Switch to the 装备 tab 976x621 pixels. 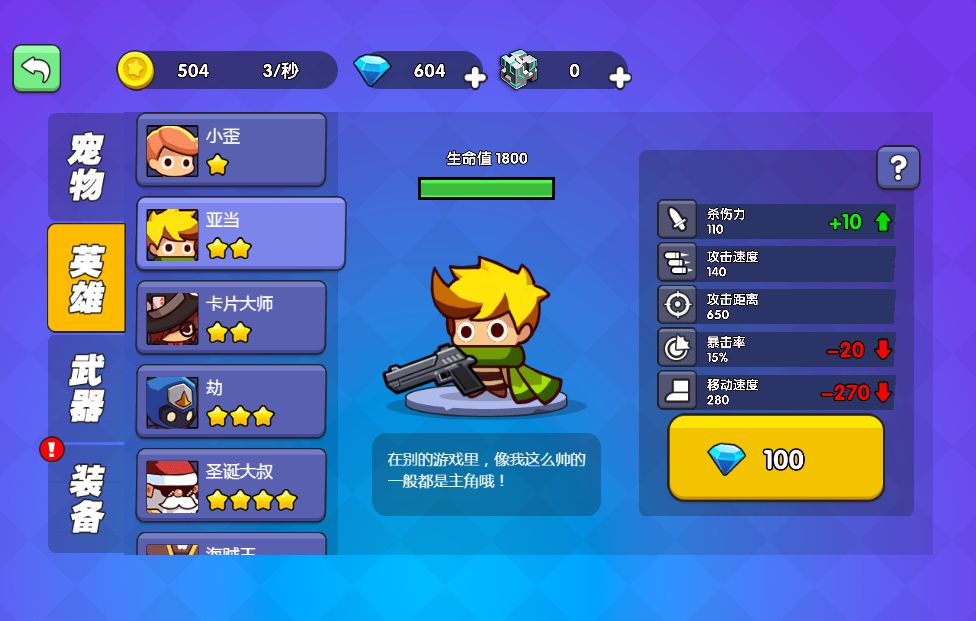(x=86, y=497)
